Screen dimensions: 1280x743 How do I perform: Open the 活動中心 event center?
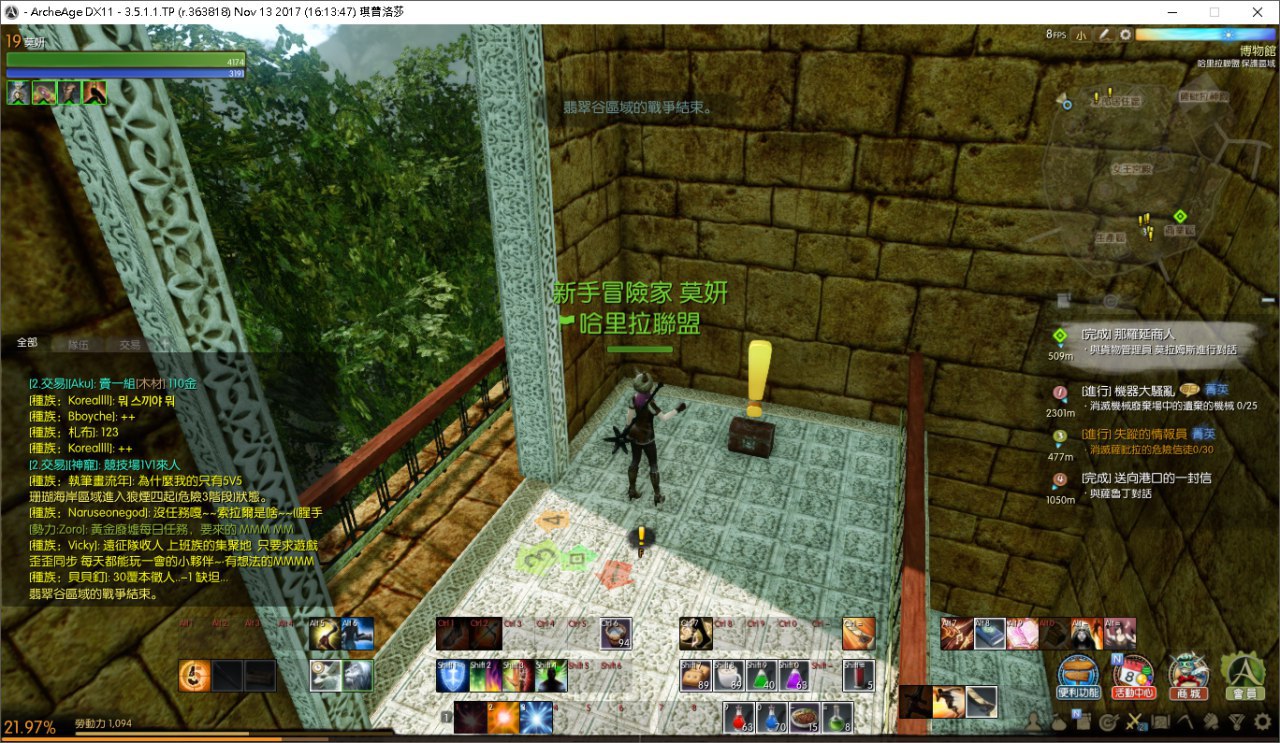pos(1131,675)
